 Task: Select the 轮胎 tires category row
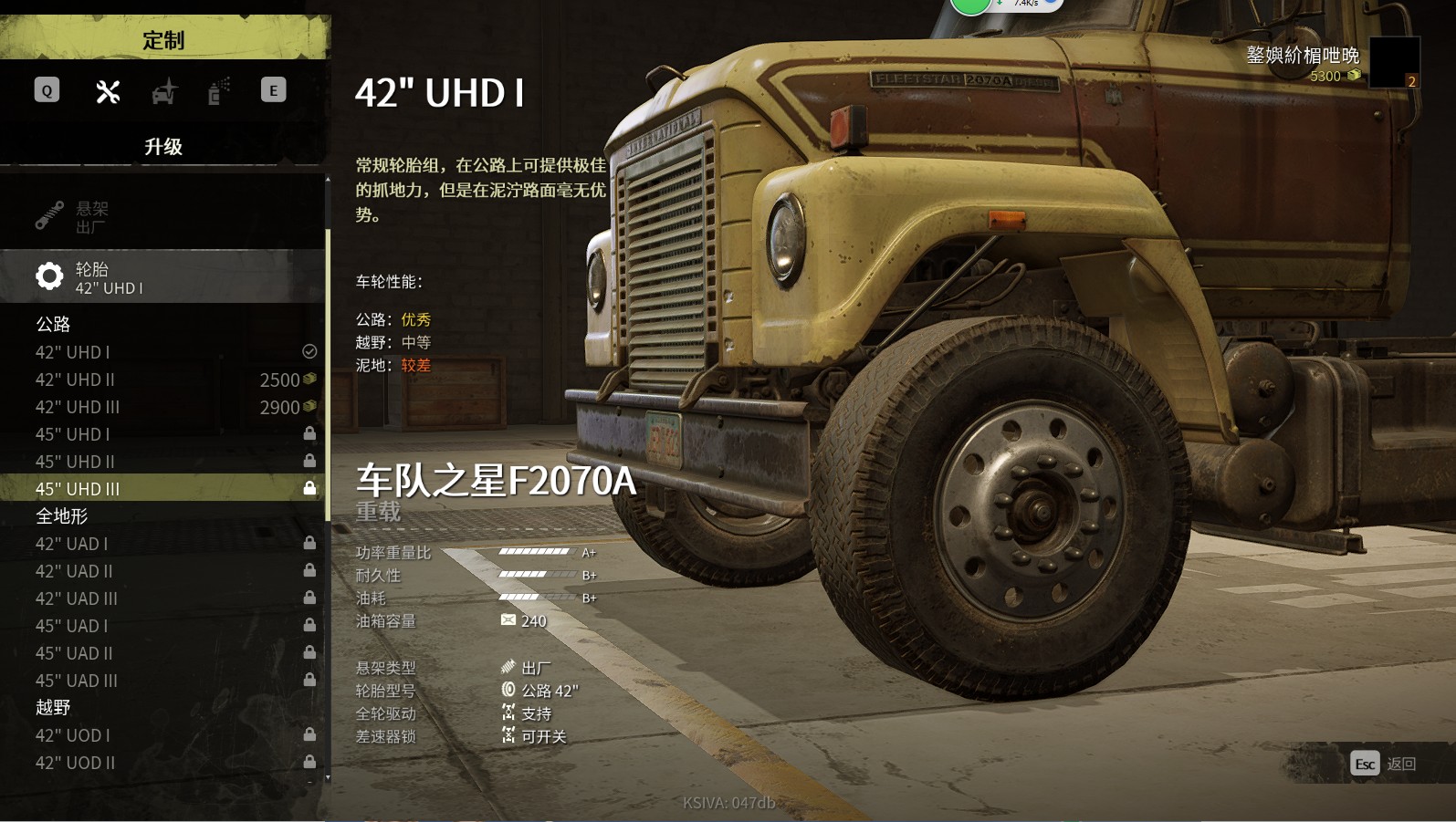point(162,277)
